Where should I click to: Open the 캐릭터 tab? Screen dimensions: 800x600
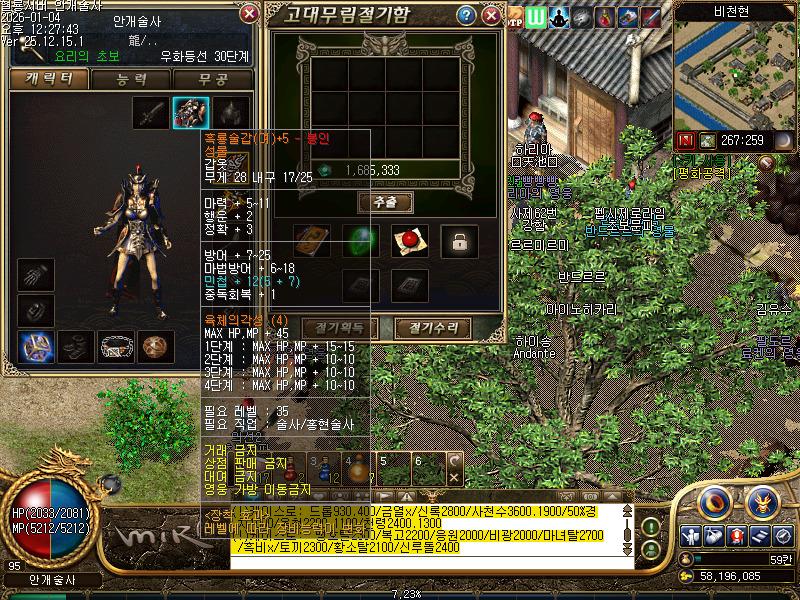(47, 79)
